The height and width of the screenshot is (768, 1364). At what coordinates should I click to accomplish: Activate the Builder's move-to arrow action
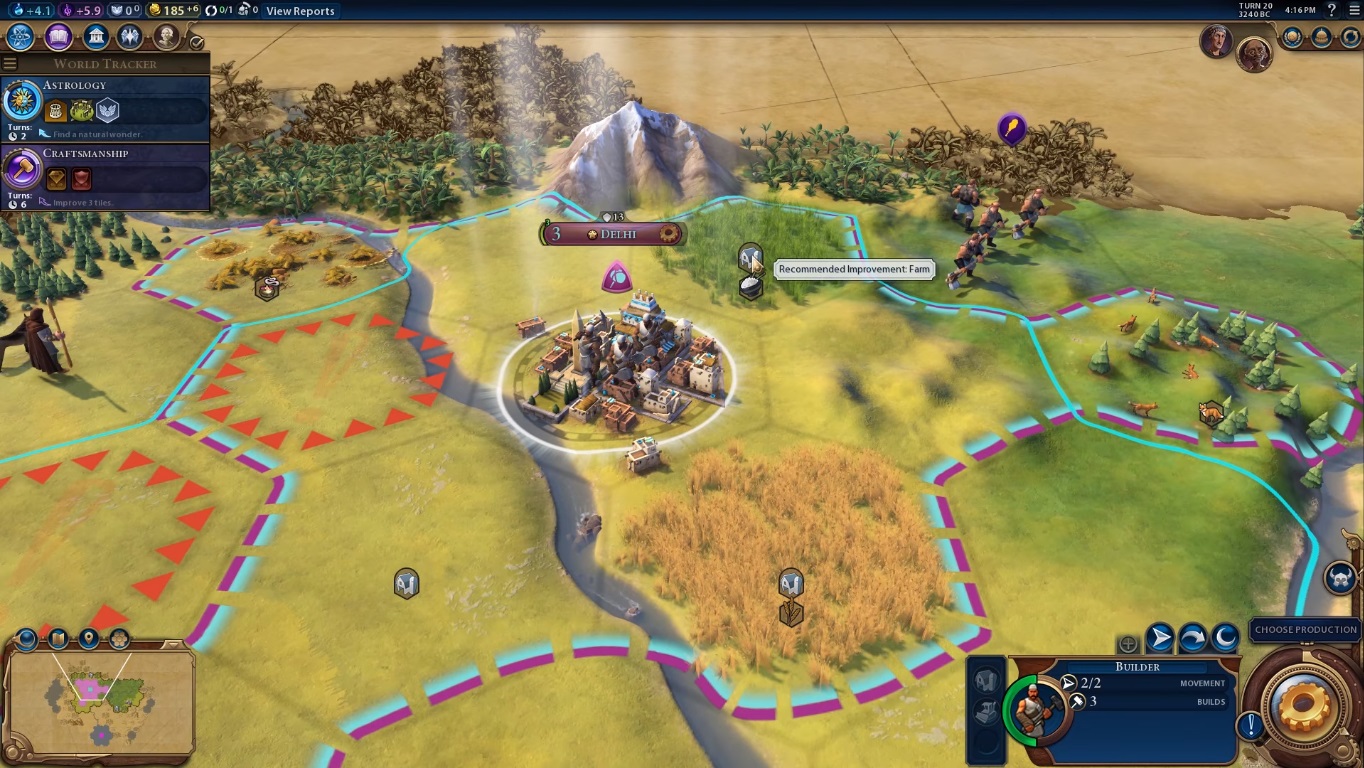coord(1160,637)
